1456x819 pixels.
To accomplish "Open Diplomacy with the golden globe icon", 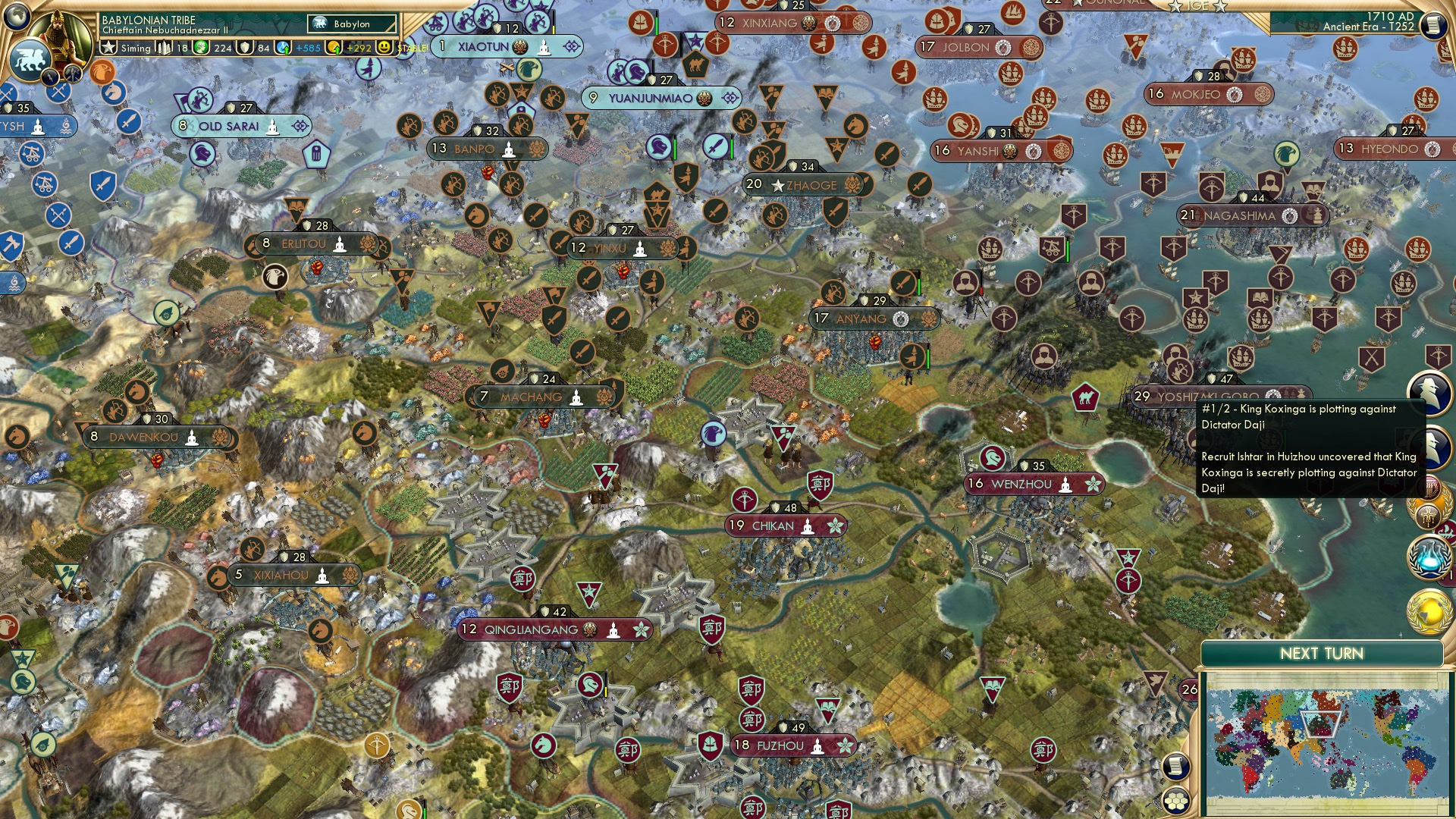I will (x=1429, y=610).
